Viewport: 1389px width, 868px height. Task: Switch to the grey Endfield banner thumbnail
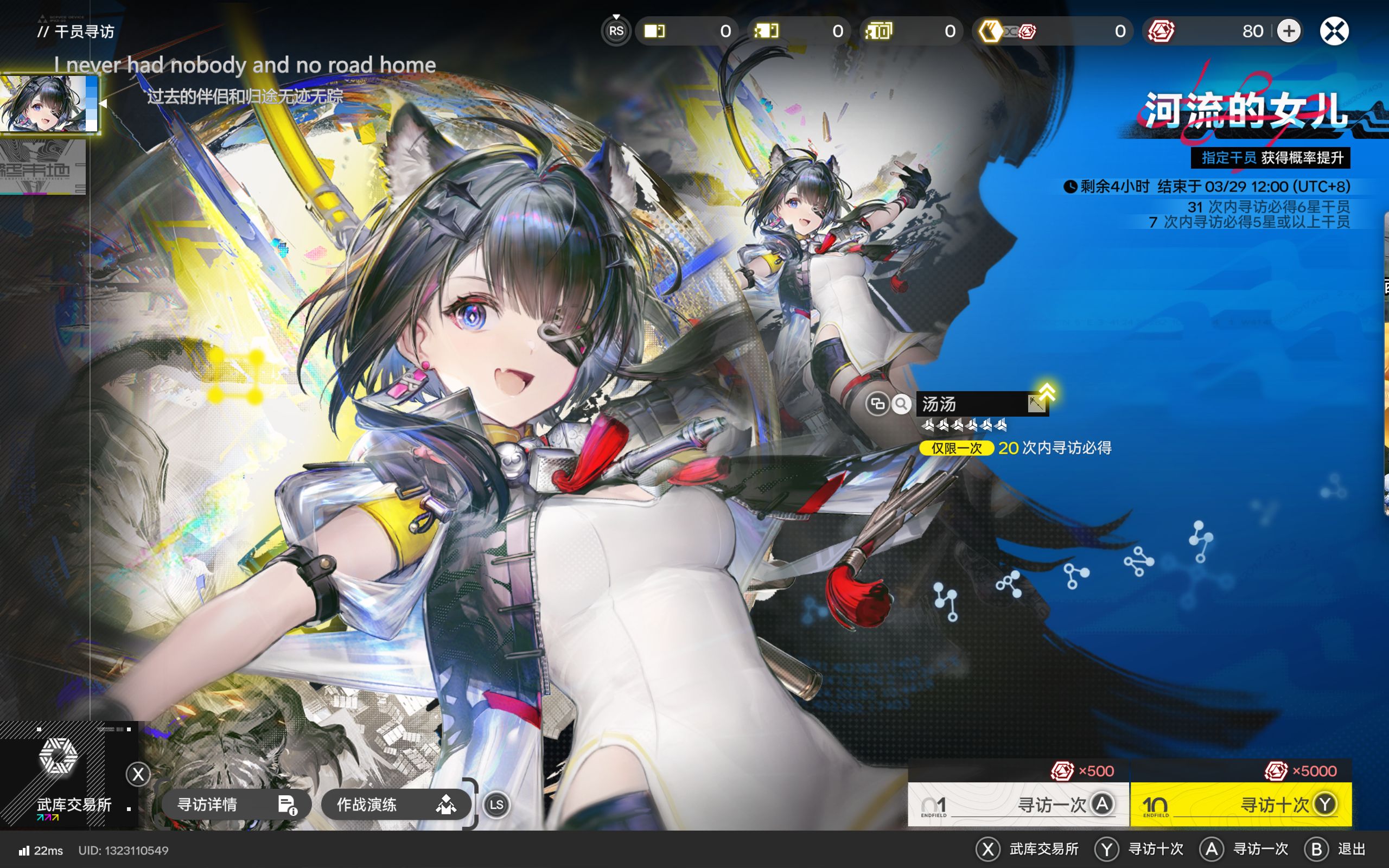[x=43, y=167]
